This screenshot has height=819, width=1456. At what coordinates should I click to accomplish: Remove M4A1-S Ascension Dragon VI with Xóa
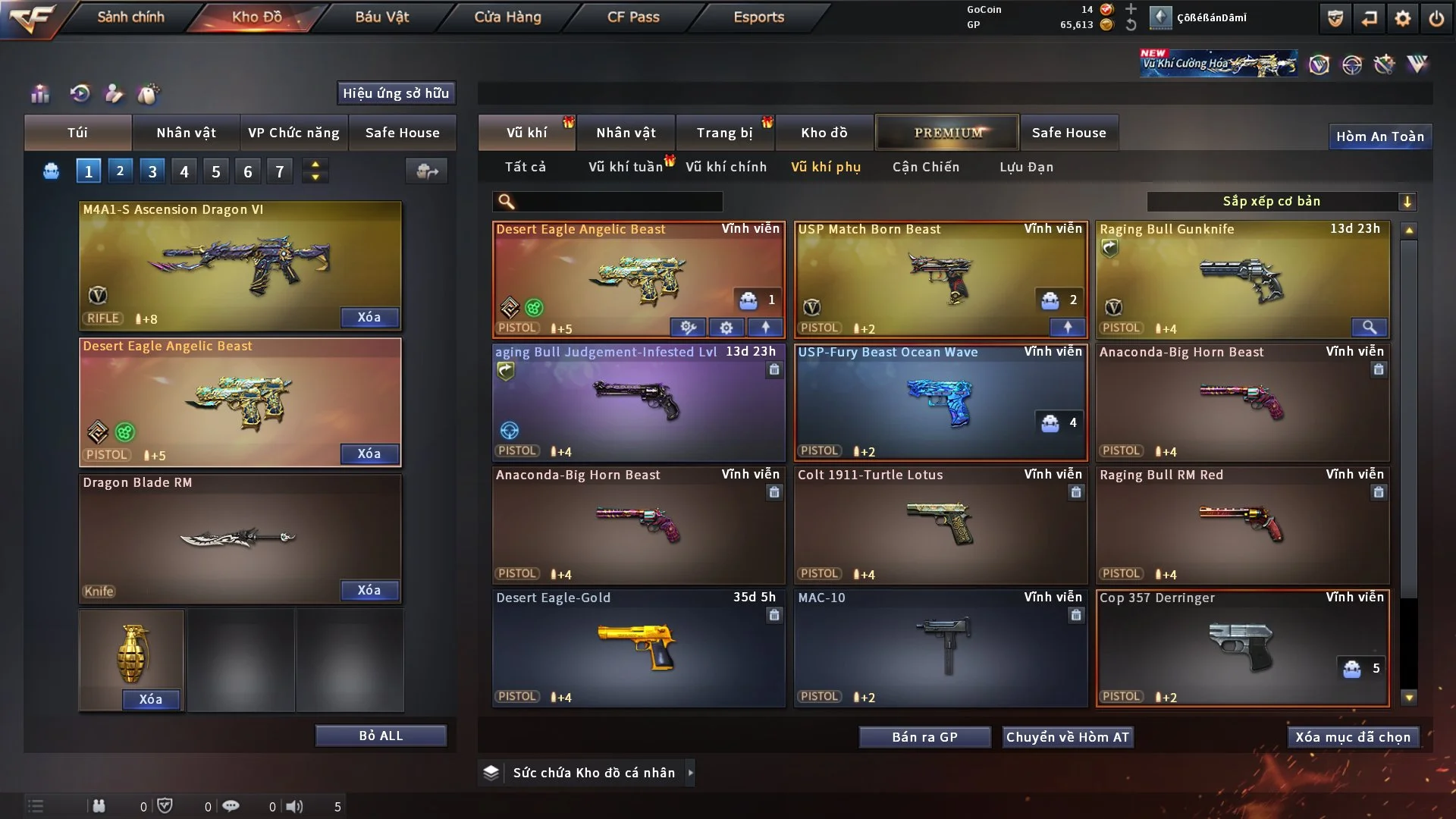point(369,317)
